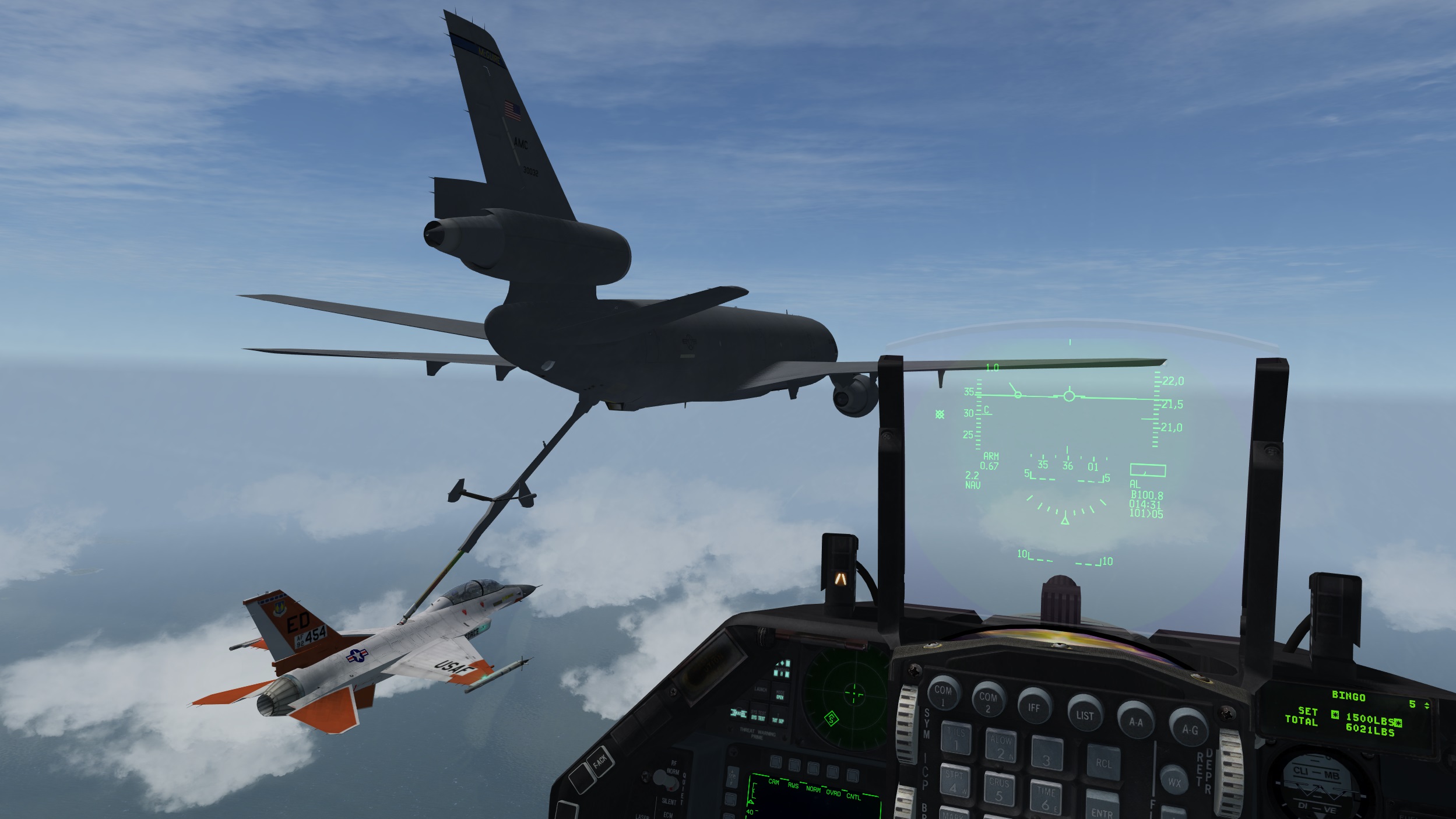Toggle the WX button on the ICP

click(x=1173, y=782)
